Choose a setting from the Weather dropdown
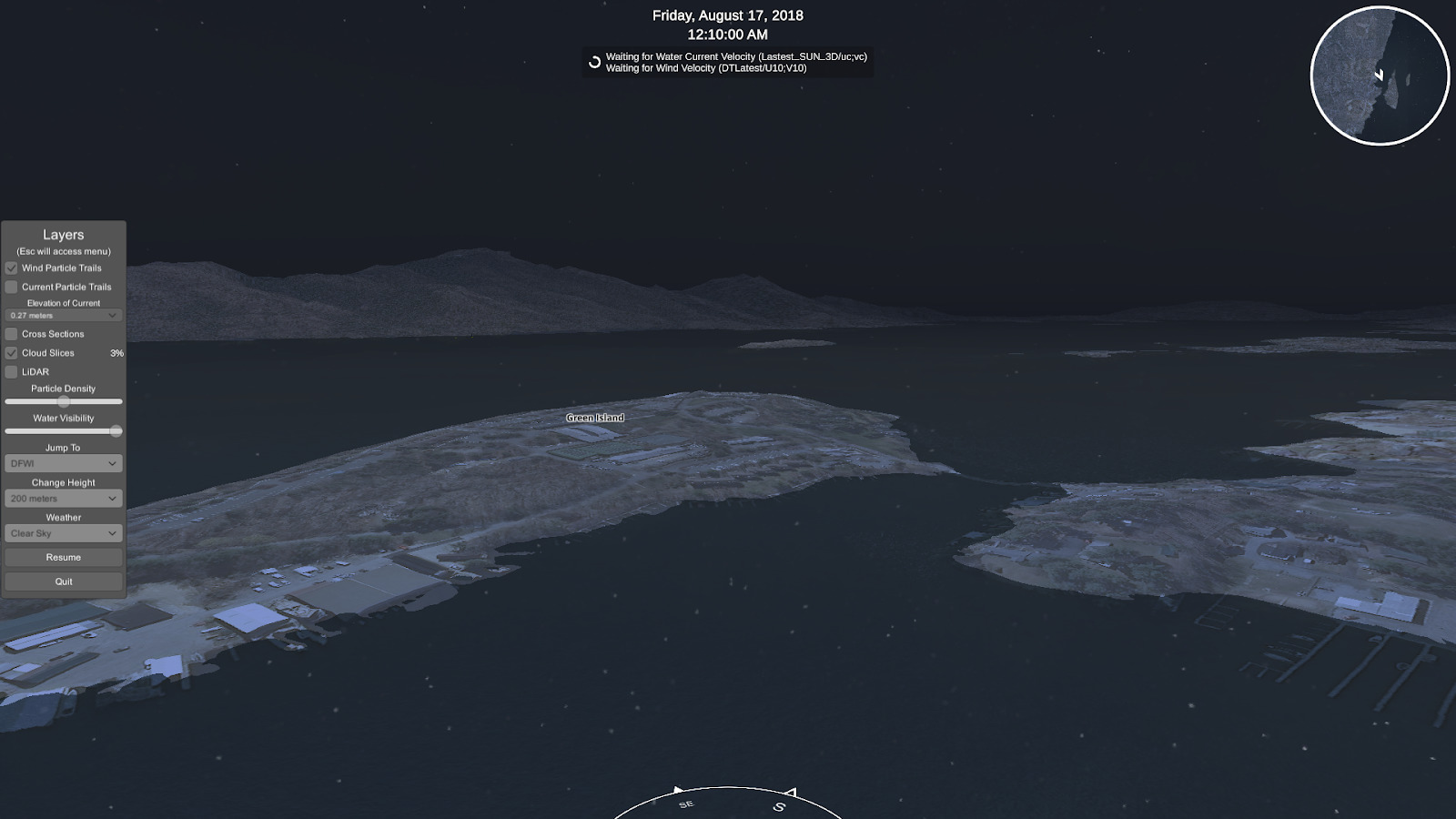 coord(64,533)
